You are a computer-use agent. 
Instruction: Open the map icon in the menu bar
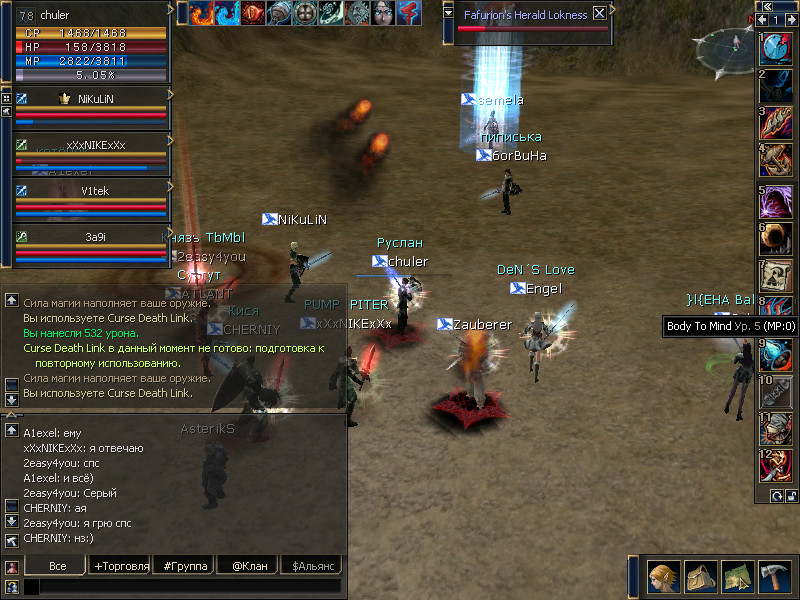[x=737, y=577]
